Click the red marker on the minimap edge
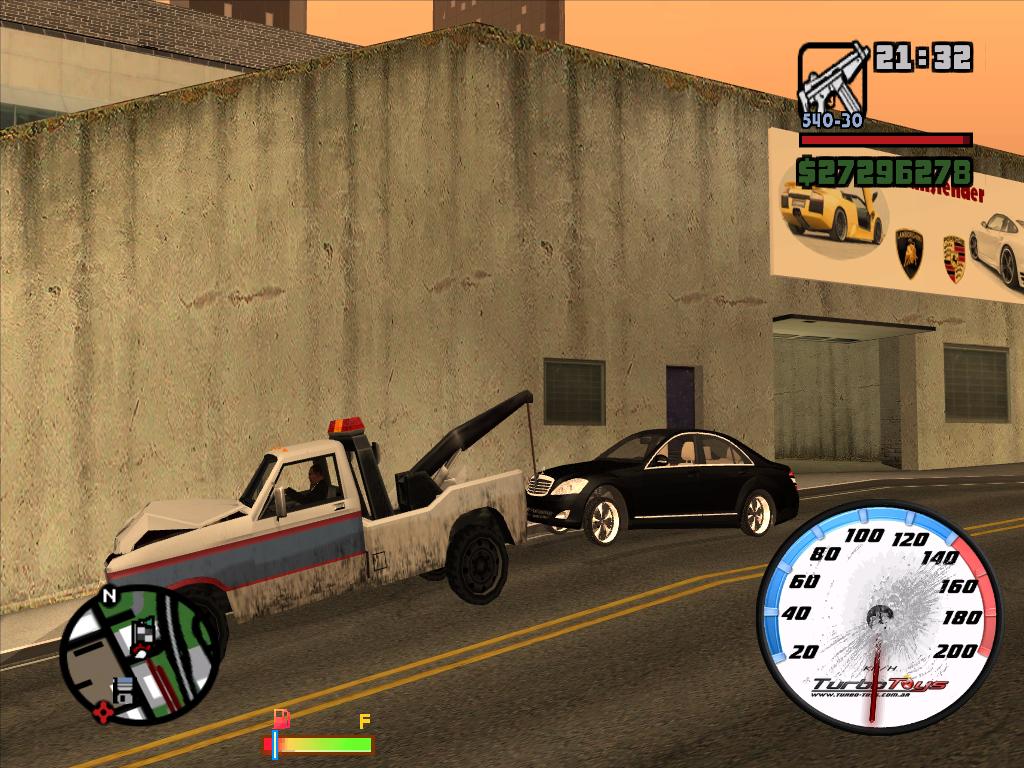The image size is (1024, 768). (x=102, y=713)
